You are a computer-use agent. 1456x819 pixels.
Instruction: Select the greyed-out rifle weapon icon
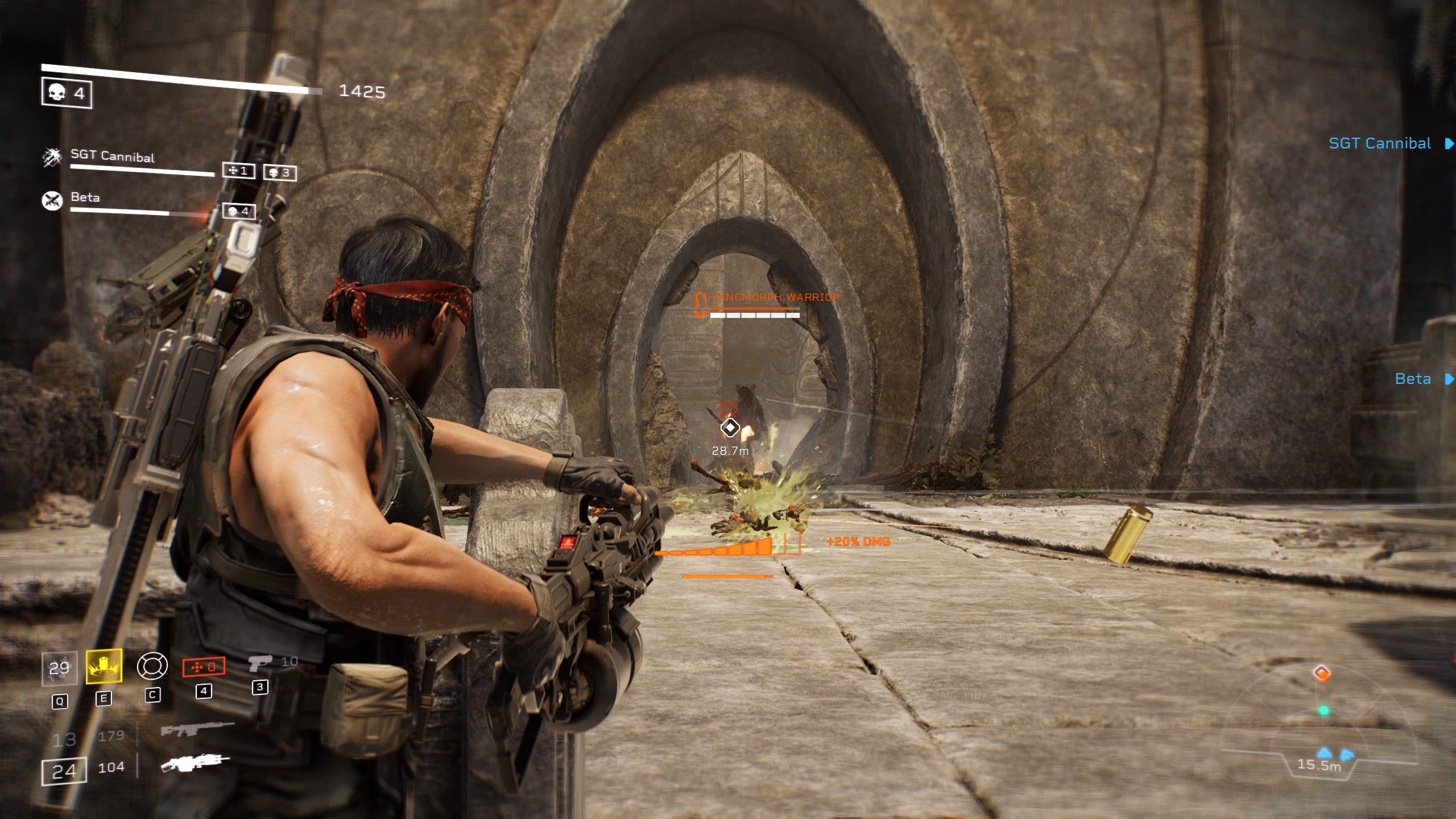tap(197, 730)
